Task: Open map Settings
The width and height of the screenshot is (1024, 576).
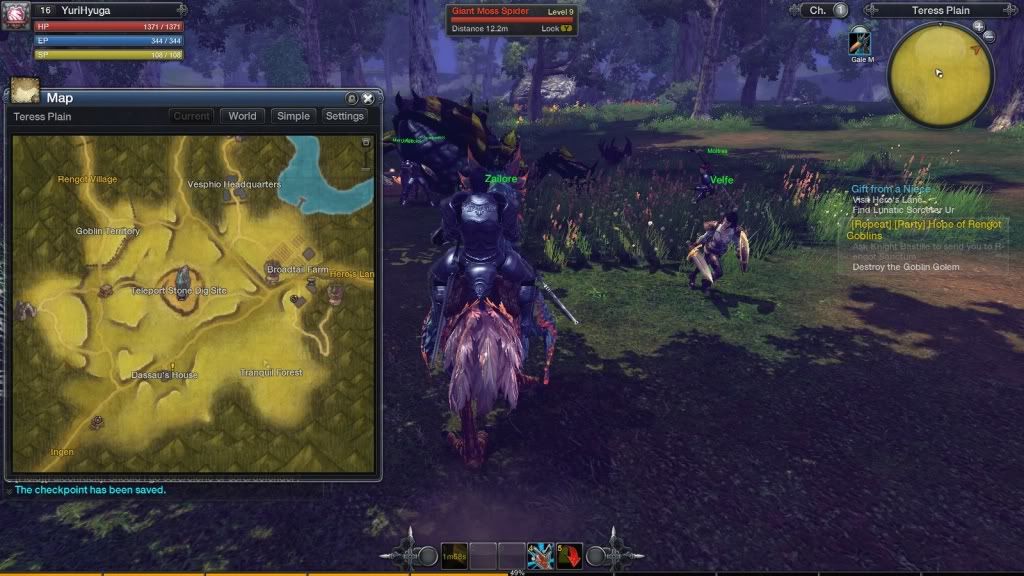Action: (x=345, y=116)
